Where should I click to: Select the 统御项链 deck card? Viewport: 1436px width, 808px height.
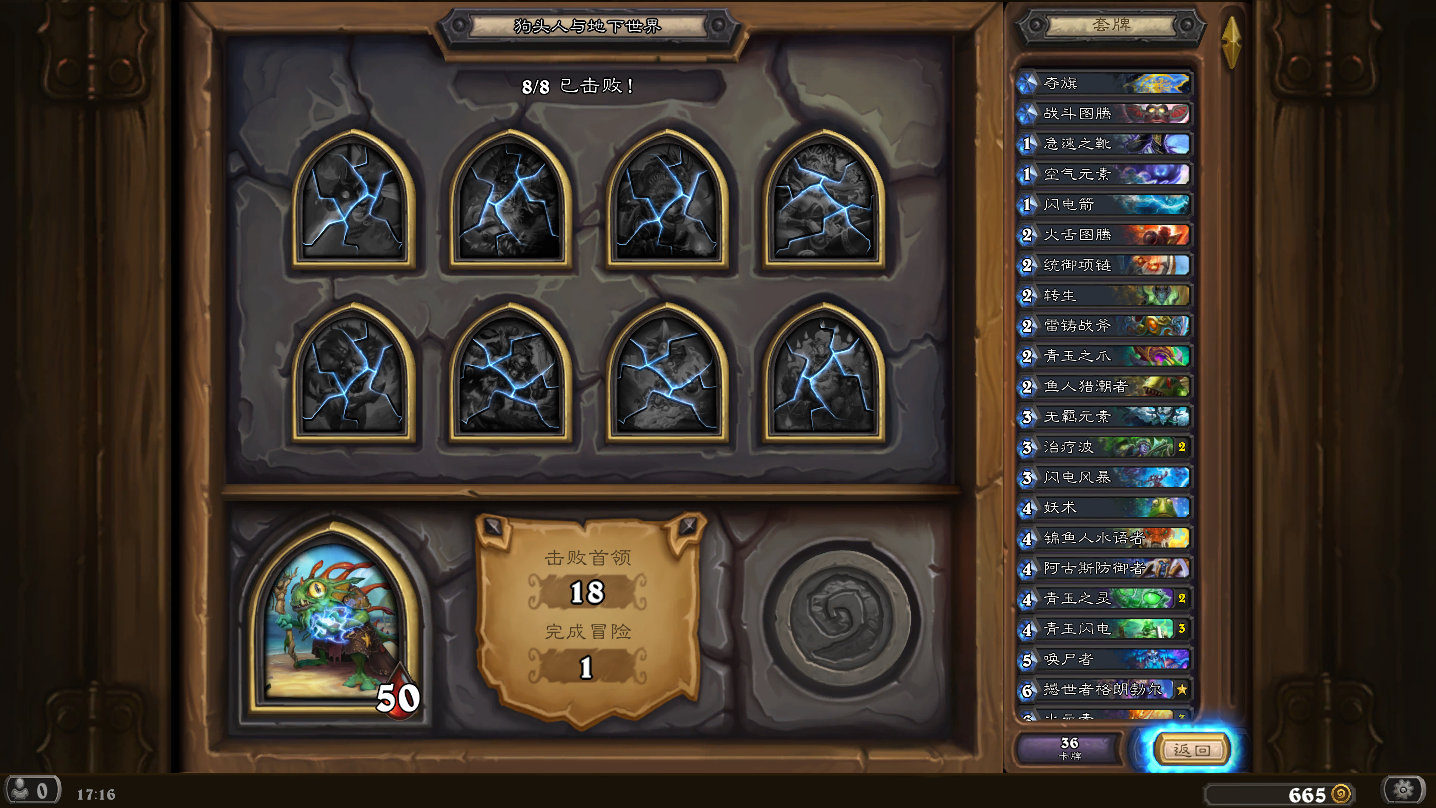tap(1104, 265)
